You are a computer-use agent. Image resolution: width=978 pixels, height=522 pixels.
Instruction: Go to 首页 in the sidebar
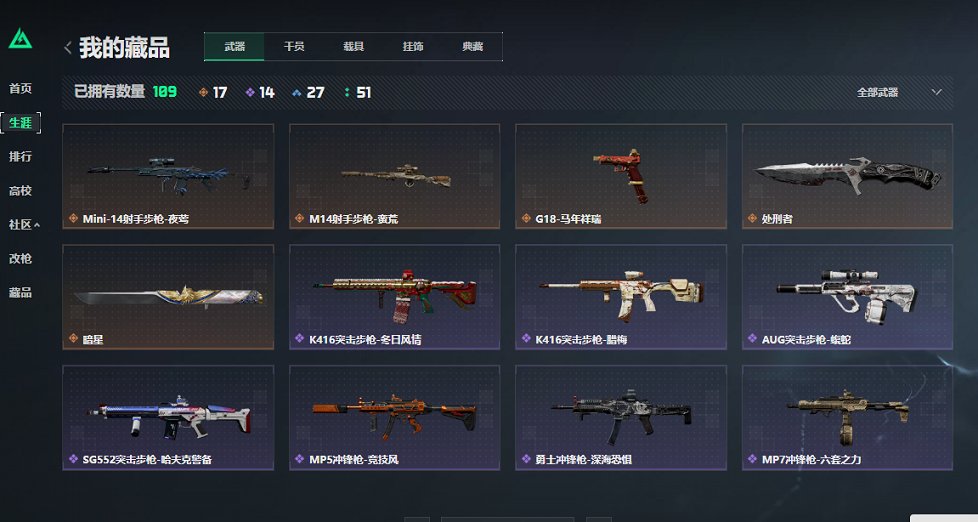point(20,89)
